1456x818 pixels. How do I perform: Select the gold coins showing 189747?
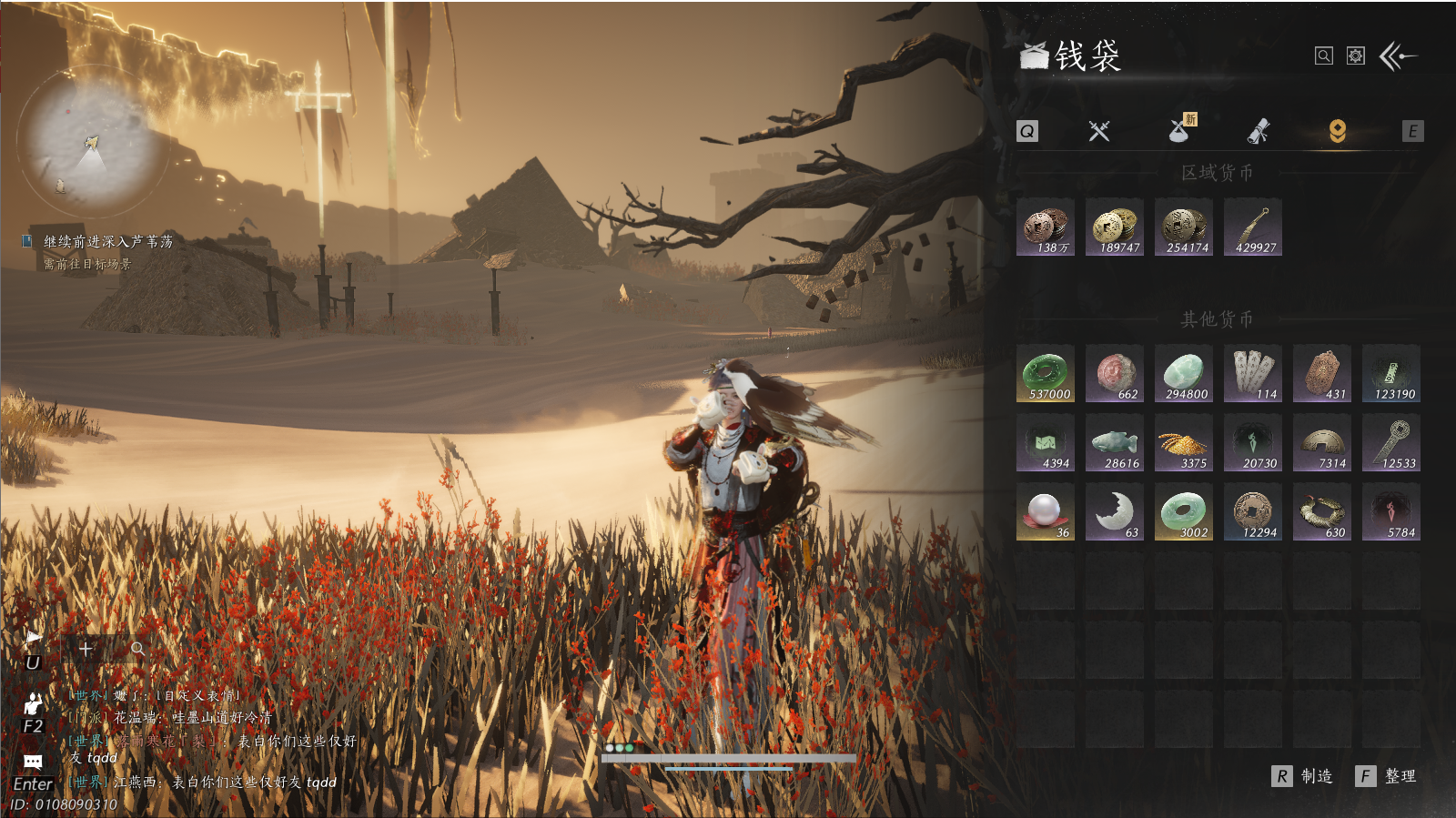(1115, 227)
